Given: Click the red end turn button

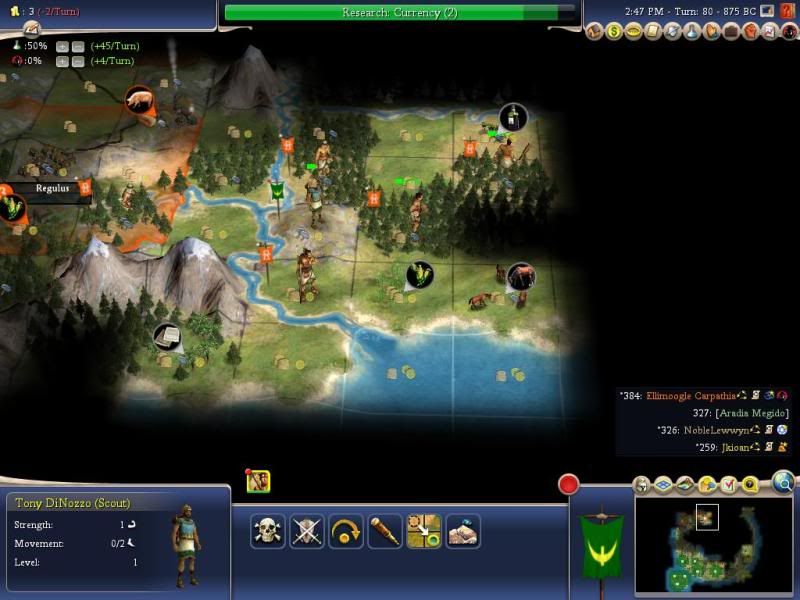Looking at the screenshot, I should (x=568, y=485).
